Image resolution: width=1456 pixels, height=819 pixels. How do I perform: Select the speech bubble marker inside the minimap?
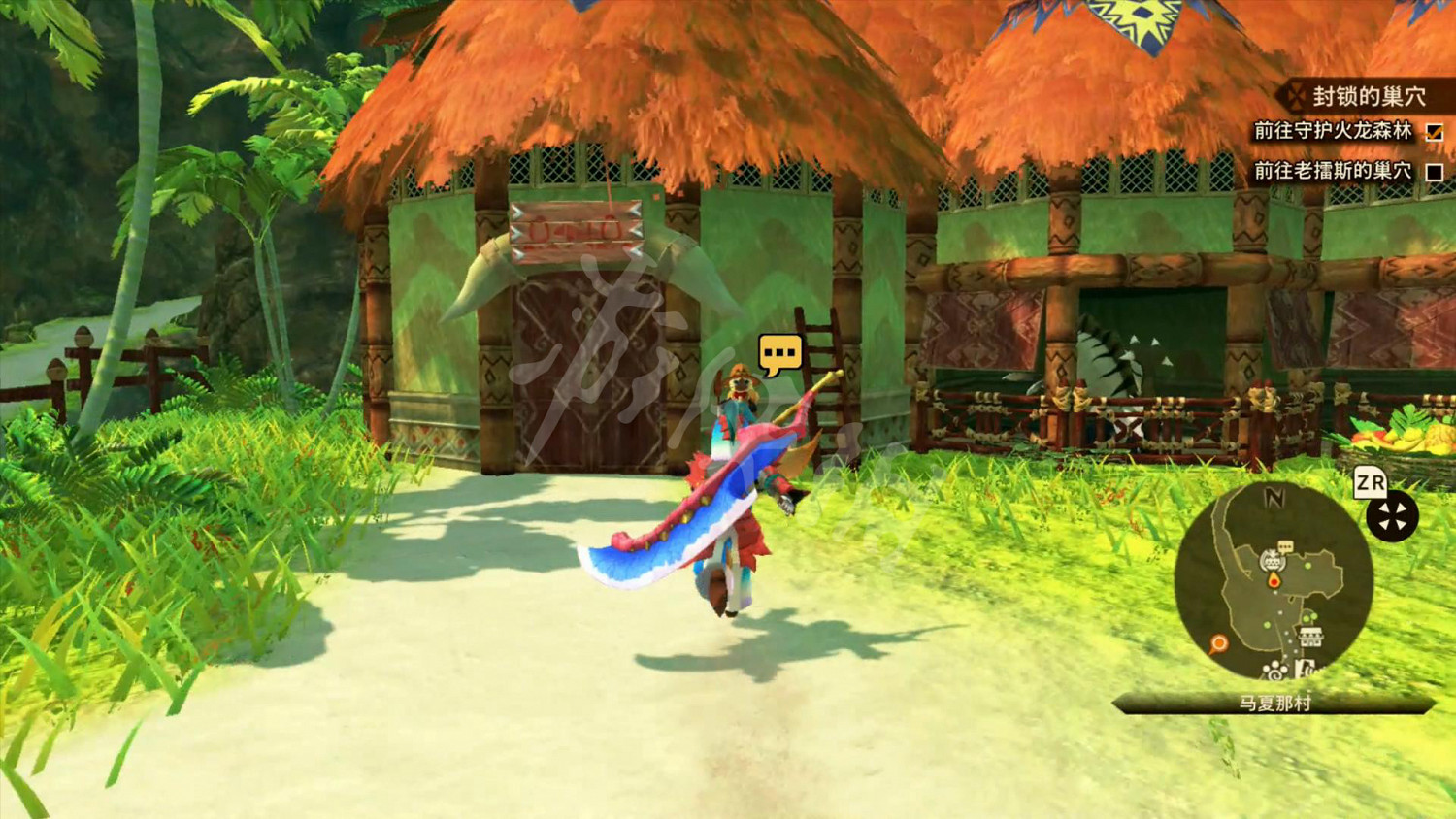point(1284,546)
